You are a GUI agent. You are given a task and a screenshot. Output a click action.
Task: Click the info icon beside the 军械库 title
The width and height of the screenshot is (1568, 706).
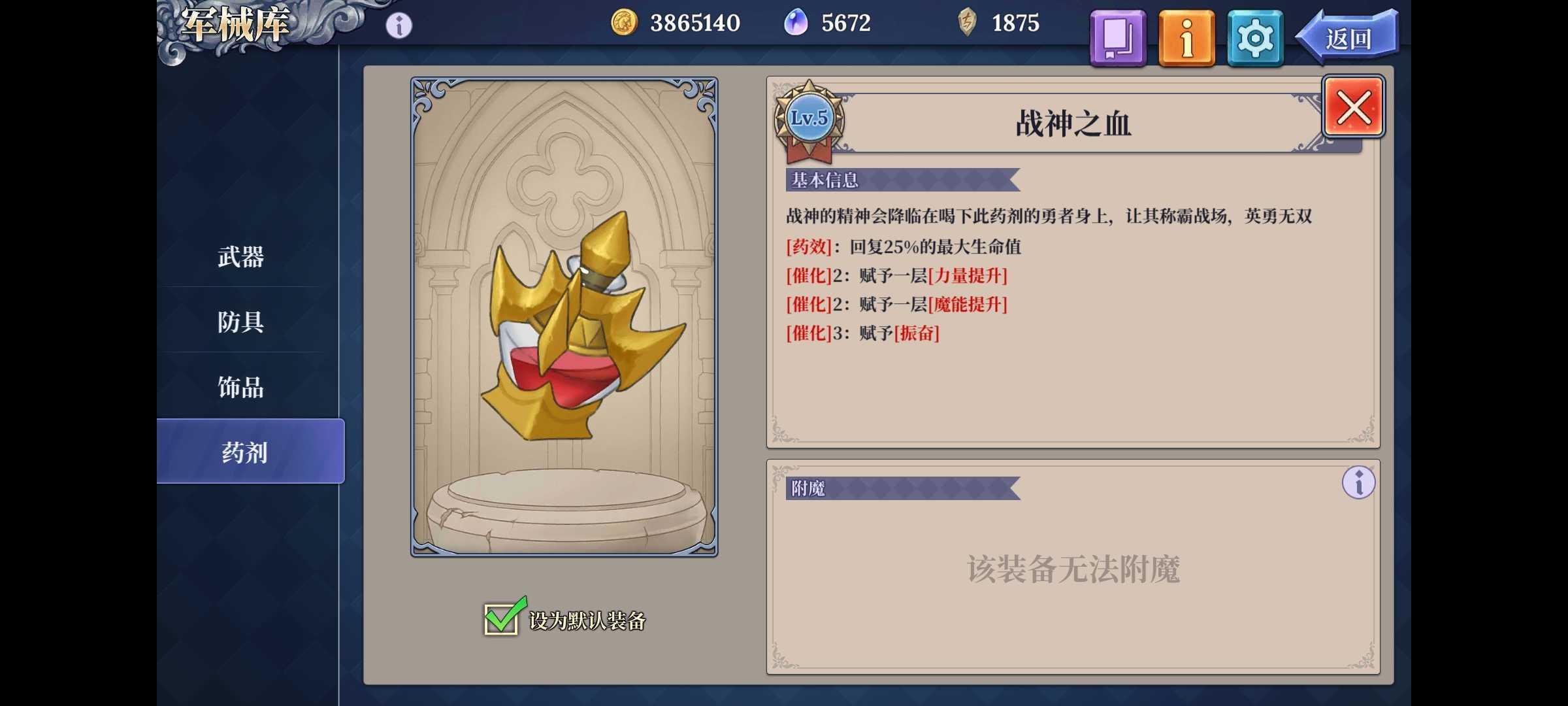pos(397,24)
